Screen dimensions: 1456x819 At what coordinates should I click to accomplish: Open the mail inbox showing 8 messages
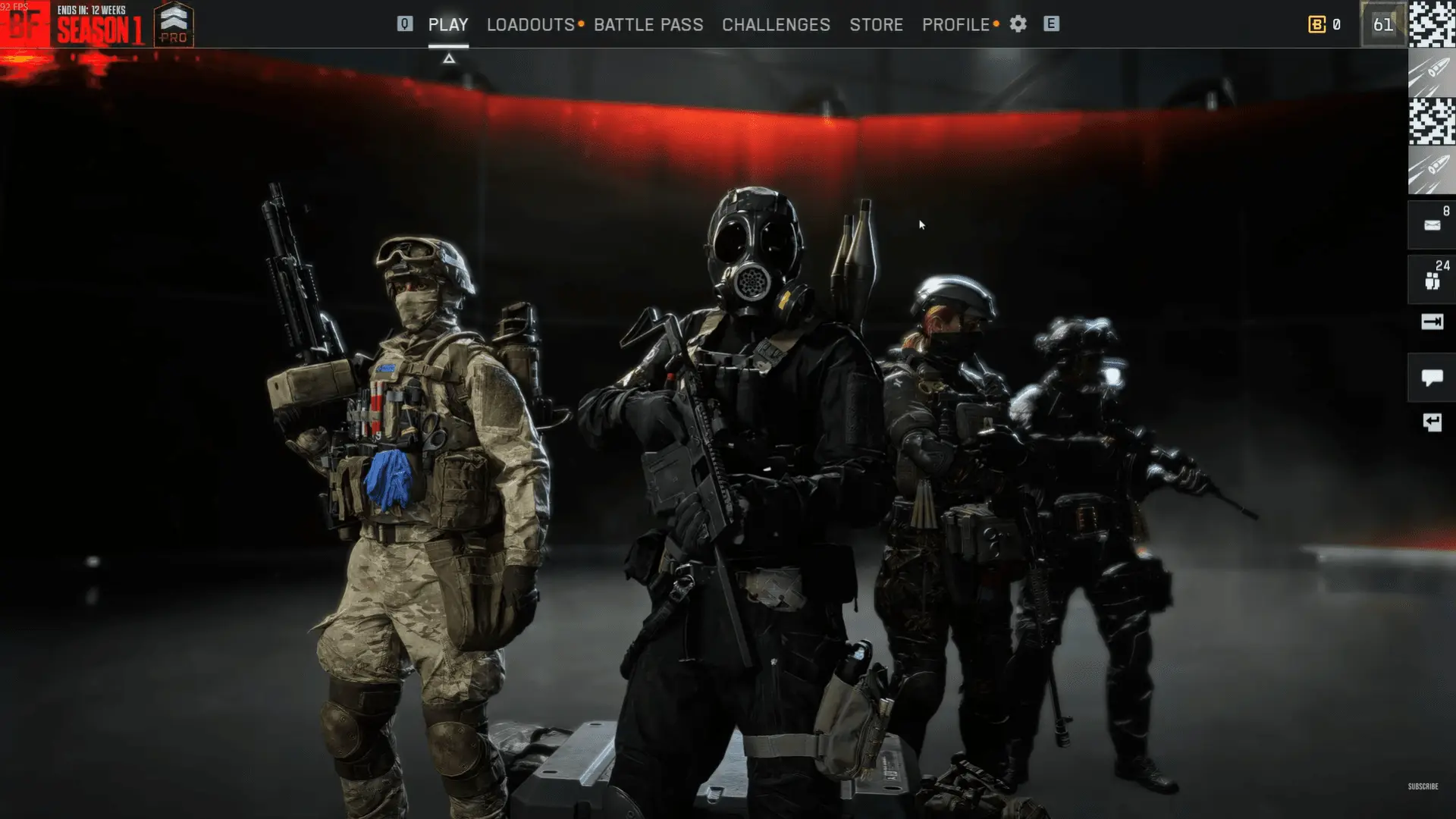tap(1431, 224)
